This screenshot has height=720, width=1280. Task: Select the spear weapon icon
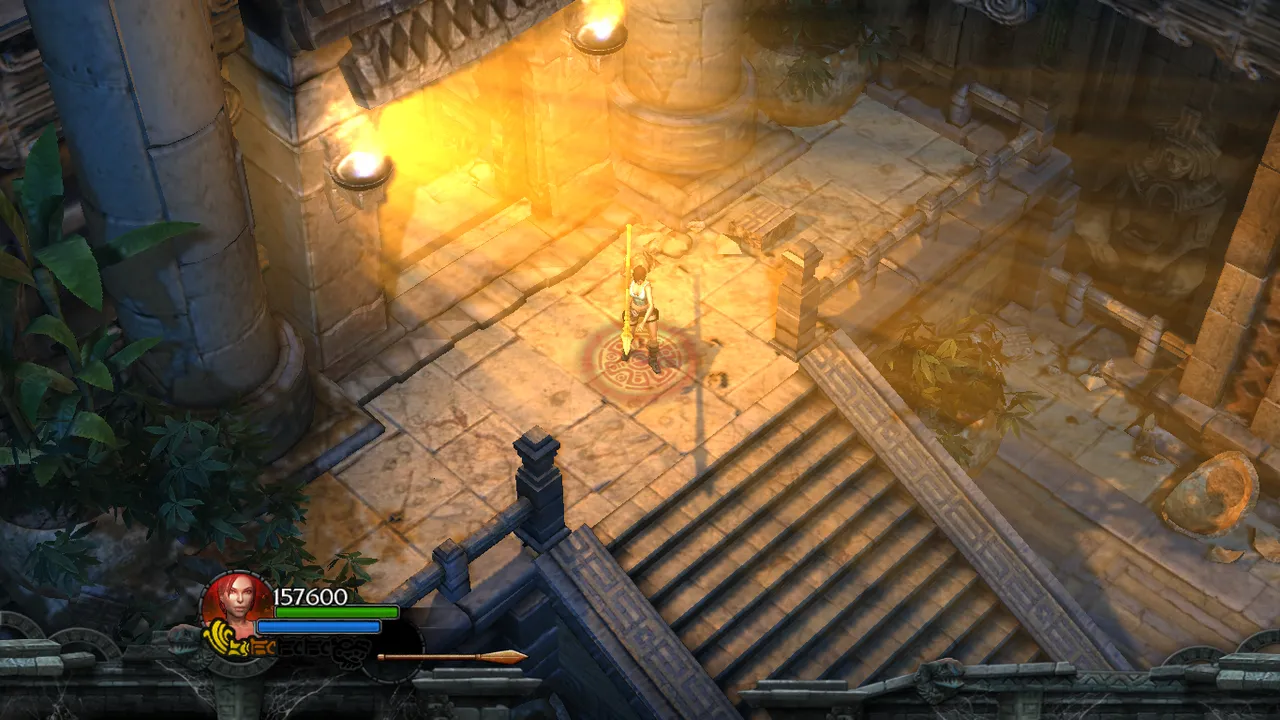pos(450,657)
